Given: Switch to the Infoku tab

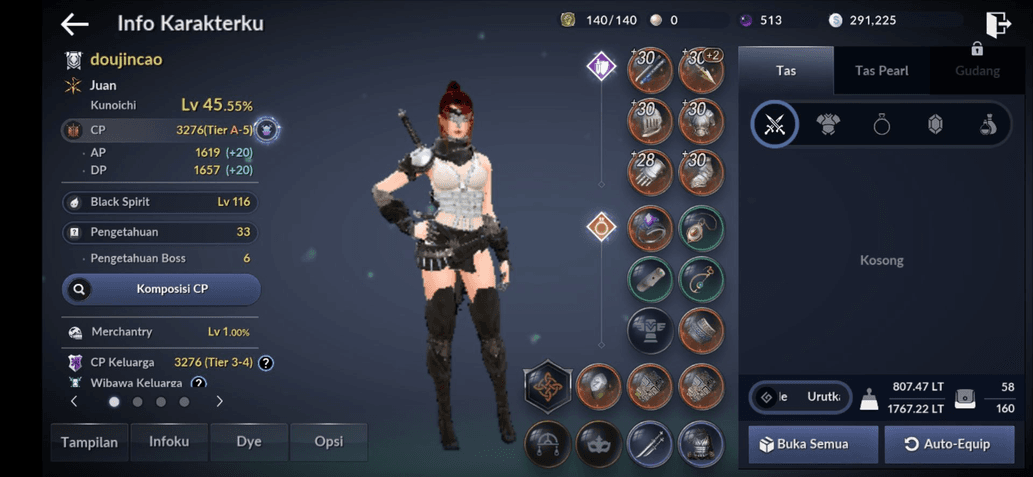Looking at the screenshot, I should (x=169, y=442).
